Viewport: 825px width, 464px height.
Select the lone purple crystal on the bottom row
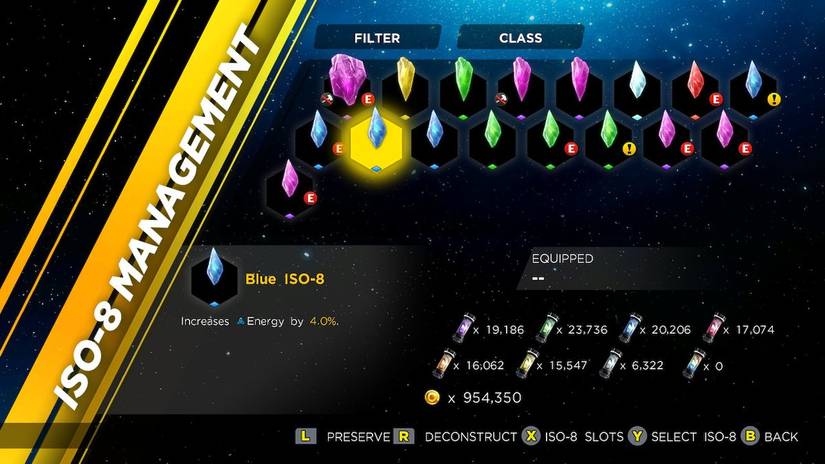tap(290, 183)
